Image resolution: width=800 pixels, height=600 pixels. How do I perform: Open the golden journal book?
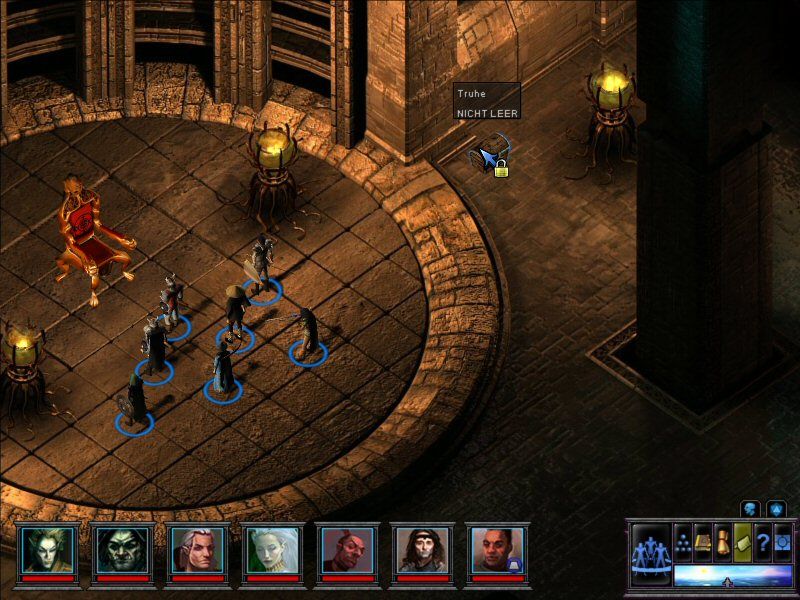(x=703, y=541)
